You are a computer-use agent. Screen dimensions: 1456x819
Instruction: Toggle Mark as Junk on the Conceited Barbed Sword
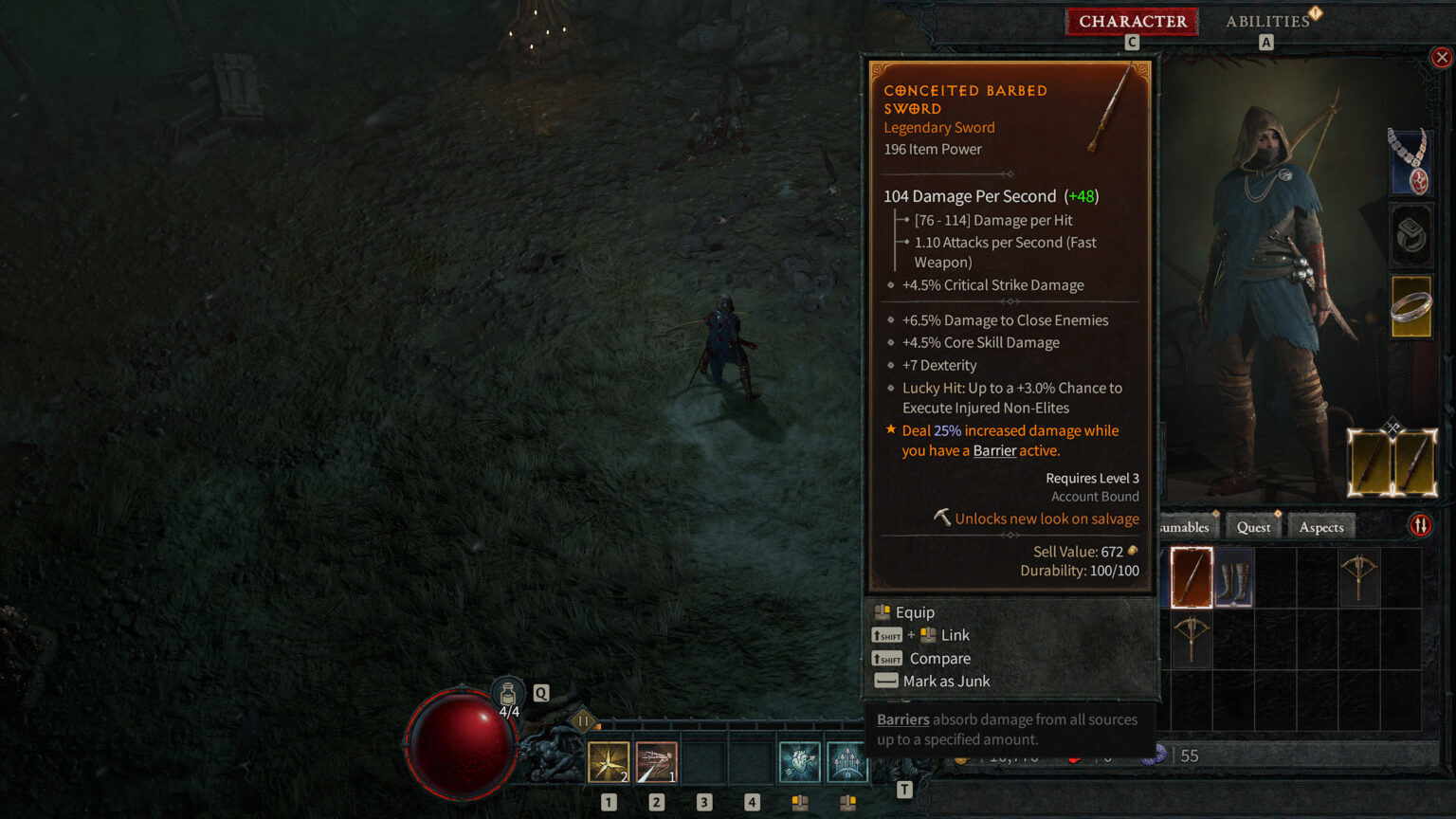(x=946, y=681)
